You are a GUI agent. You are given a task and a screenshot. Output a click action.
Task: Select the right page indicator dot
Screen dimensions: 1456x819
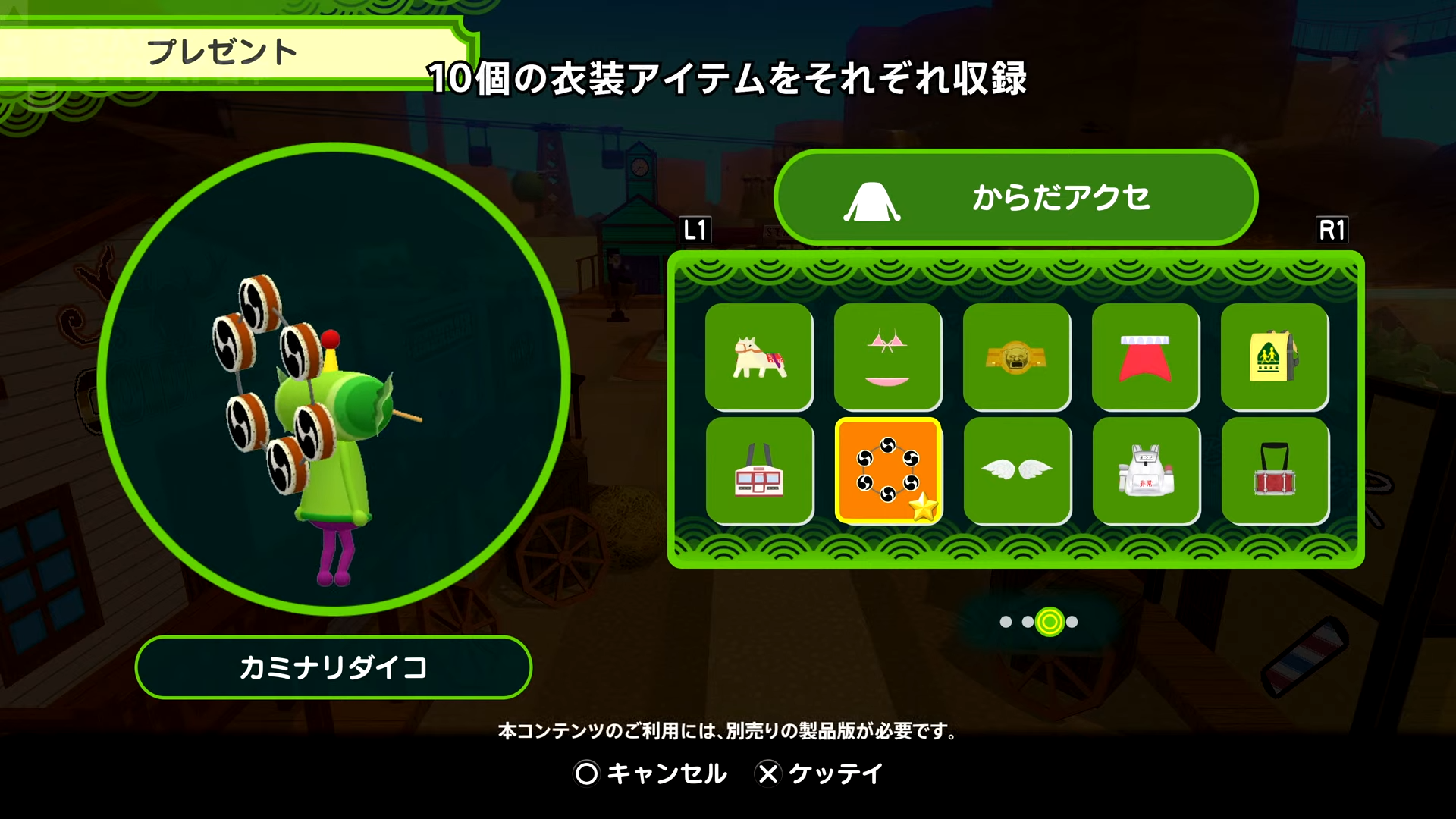1073,622
